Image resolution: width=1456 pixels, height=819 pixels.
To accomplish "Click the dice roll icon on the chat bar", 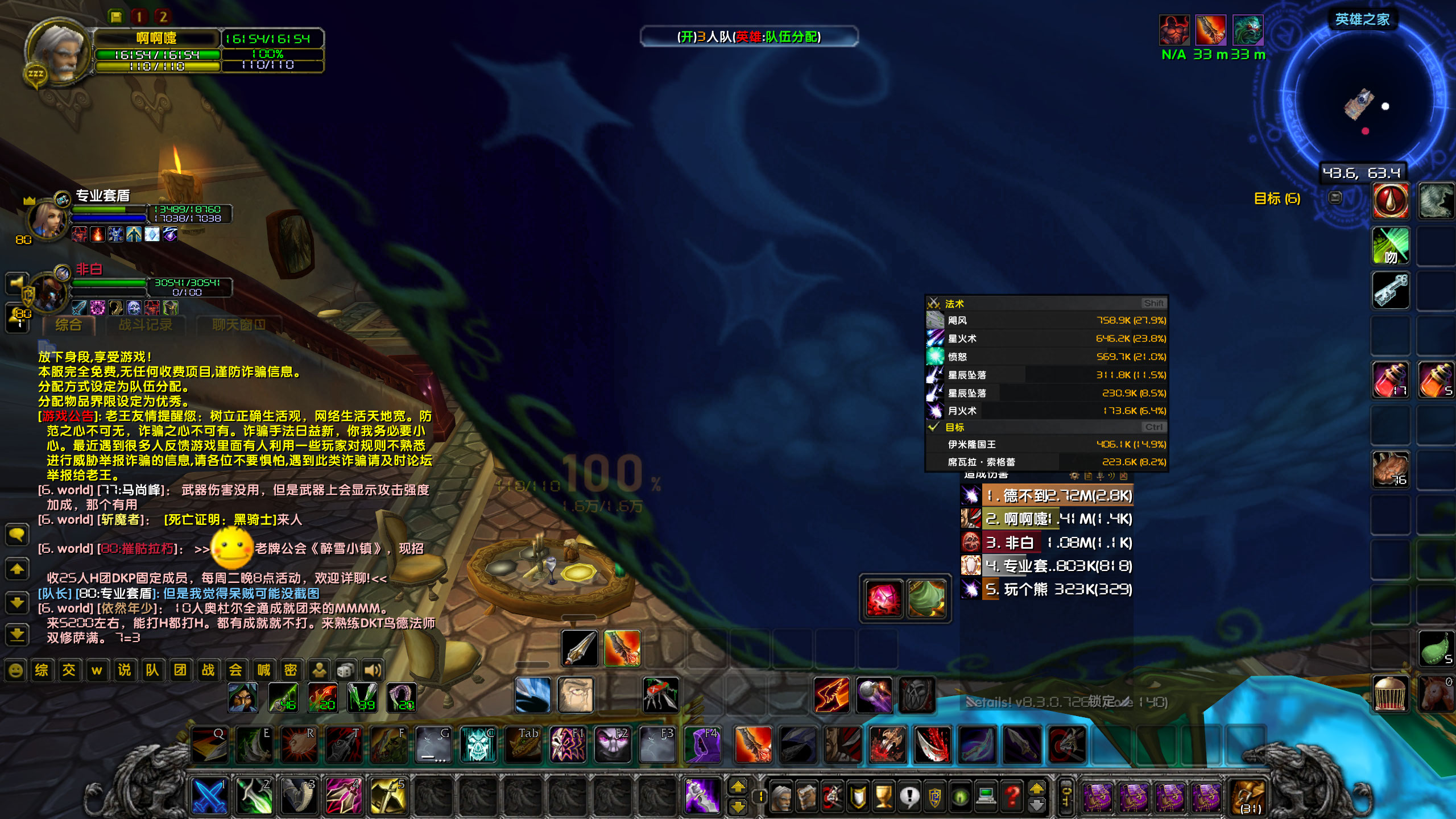I will pyautogui.click(x=346, y=669).
